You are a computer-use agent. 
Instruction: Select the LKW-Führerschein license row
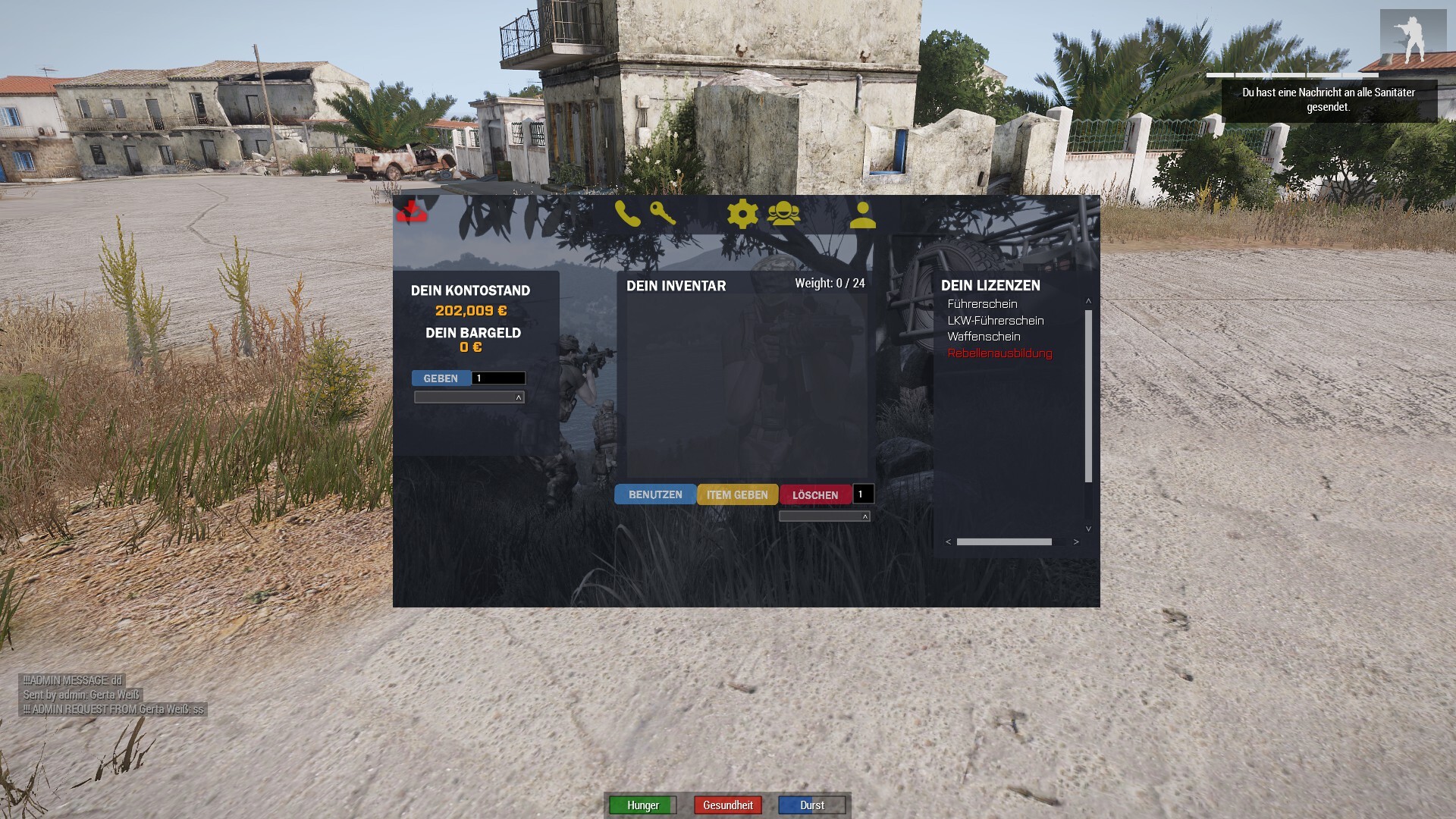(995, 321)
